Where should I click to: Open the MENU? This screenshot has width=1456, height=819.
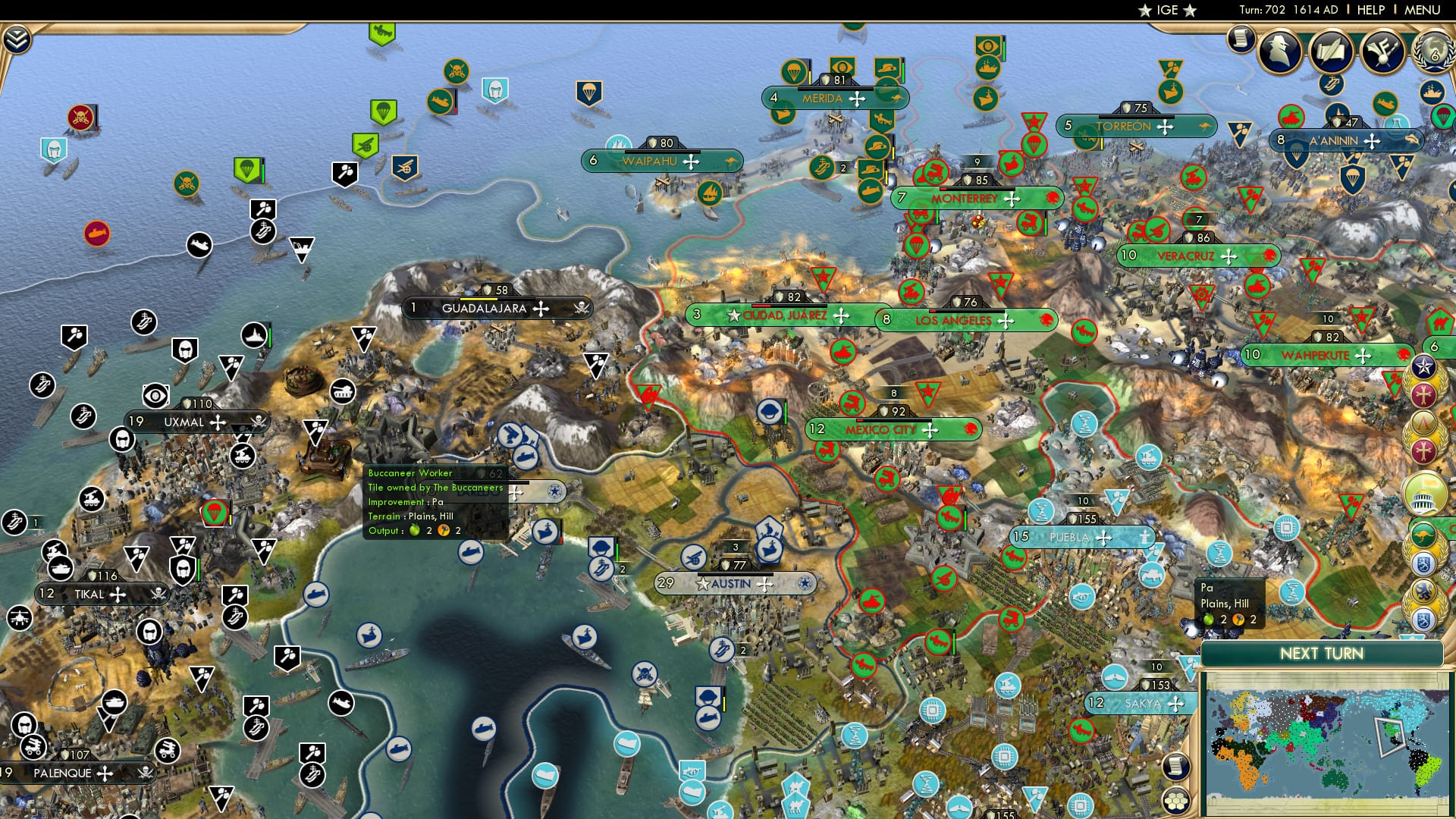tap(1424, 10)
